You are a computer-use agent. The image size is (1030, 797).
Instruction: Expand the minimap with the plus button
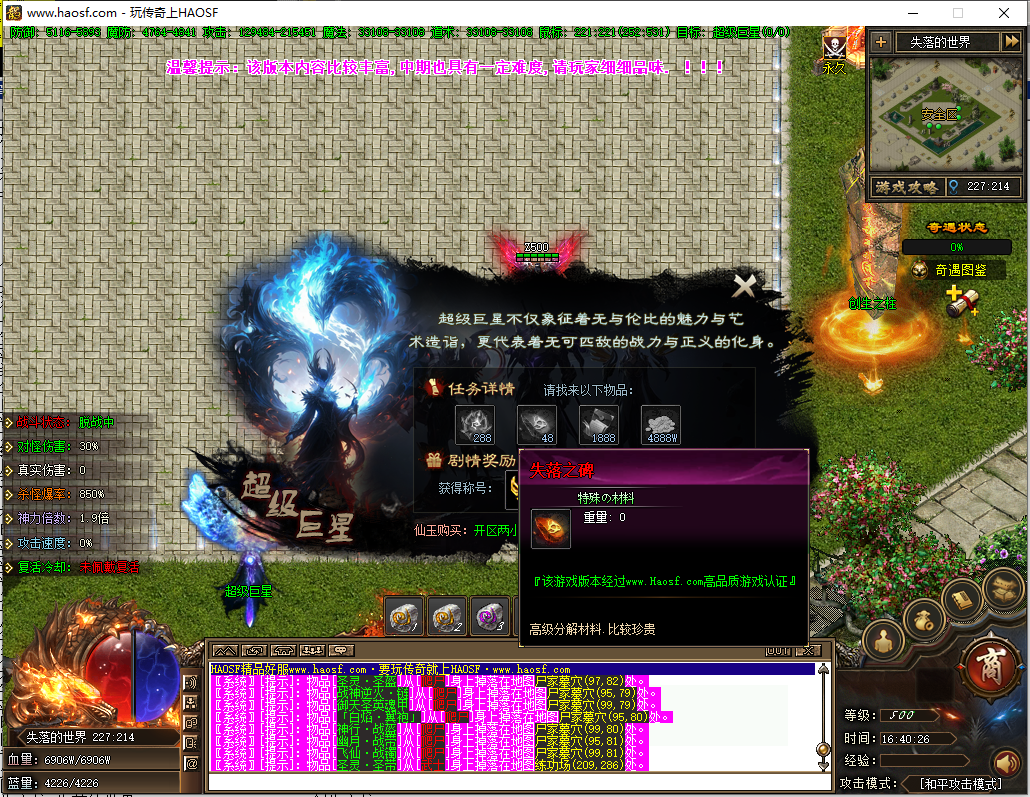[x=881, y=42]
